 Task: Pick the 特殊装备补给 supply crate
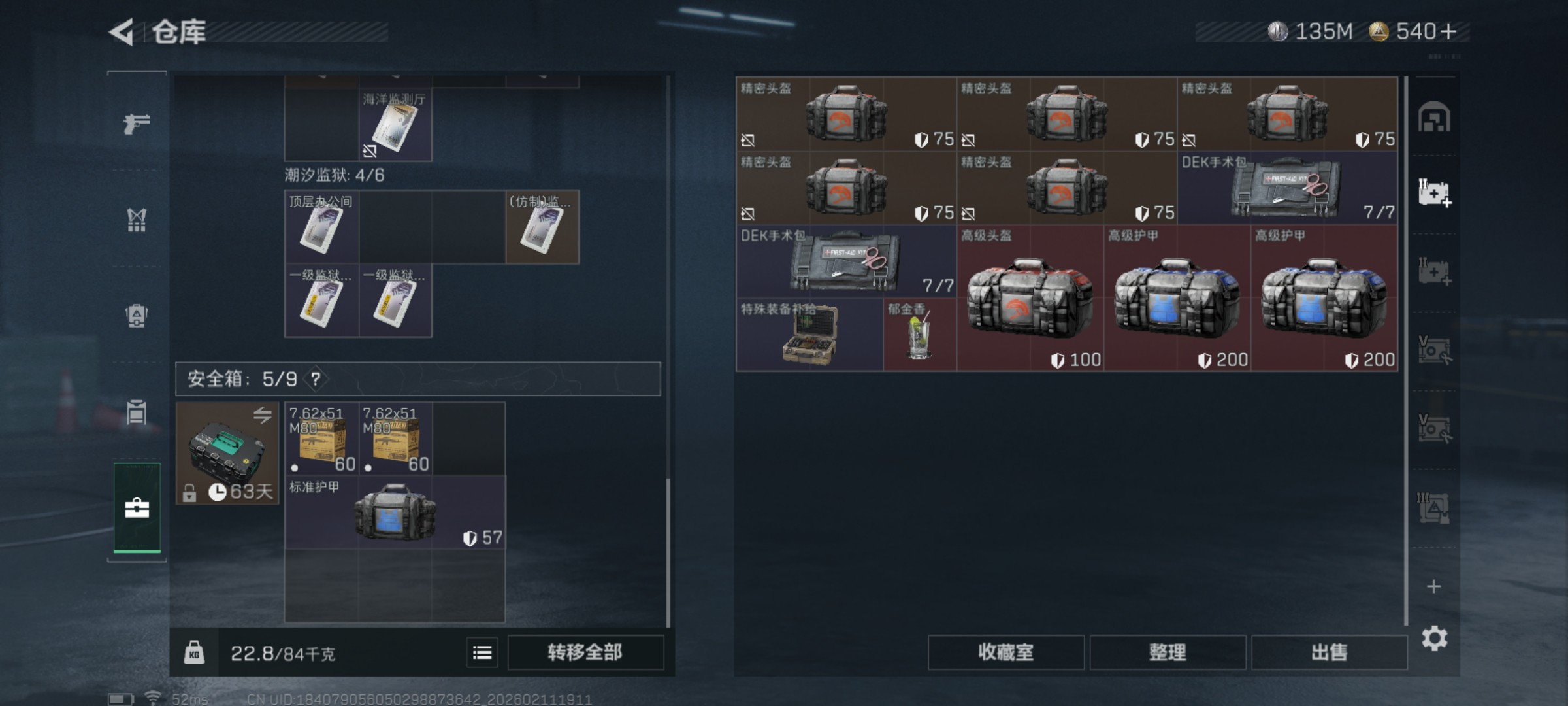[809, 335]
